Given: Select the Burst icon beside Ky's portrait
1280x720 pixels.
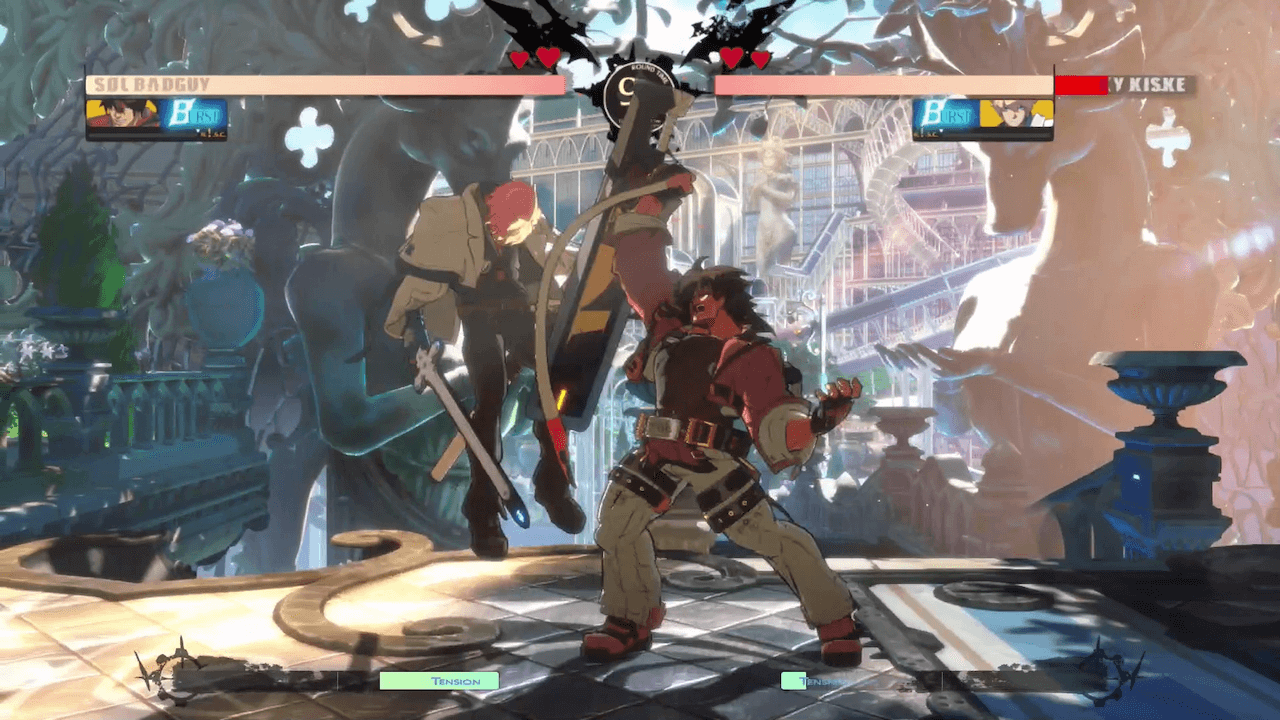Looking at the screenshot, I should [944, 117].
